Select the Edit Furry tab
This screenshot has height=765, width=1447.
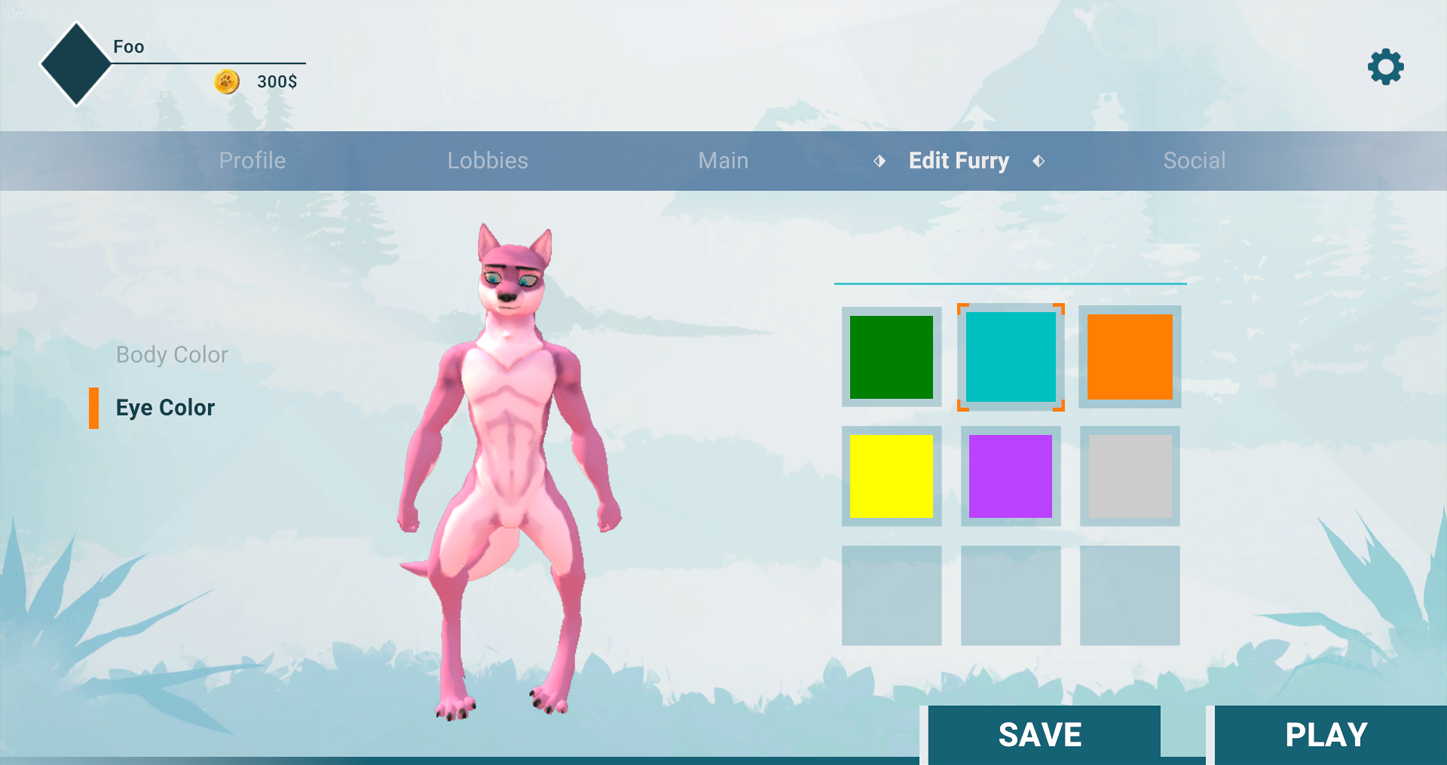tap(958, 161)
